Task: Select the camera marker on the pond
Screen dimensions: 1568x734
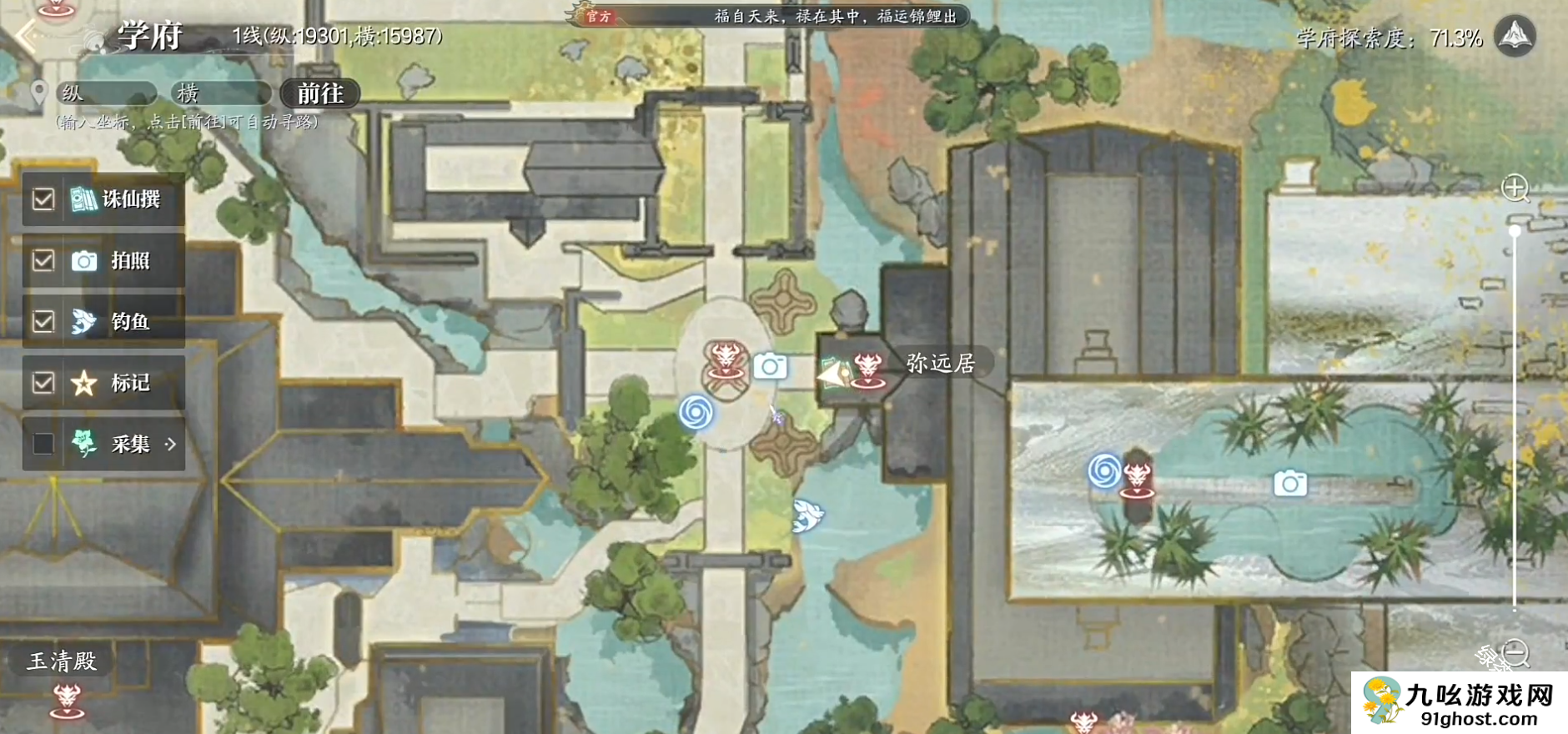Action: click(x=1290, y=483)
